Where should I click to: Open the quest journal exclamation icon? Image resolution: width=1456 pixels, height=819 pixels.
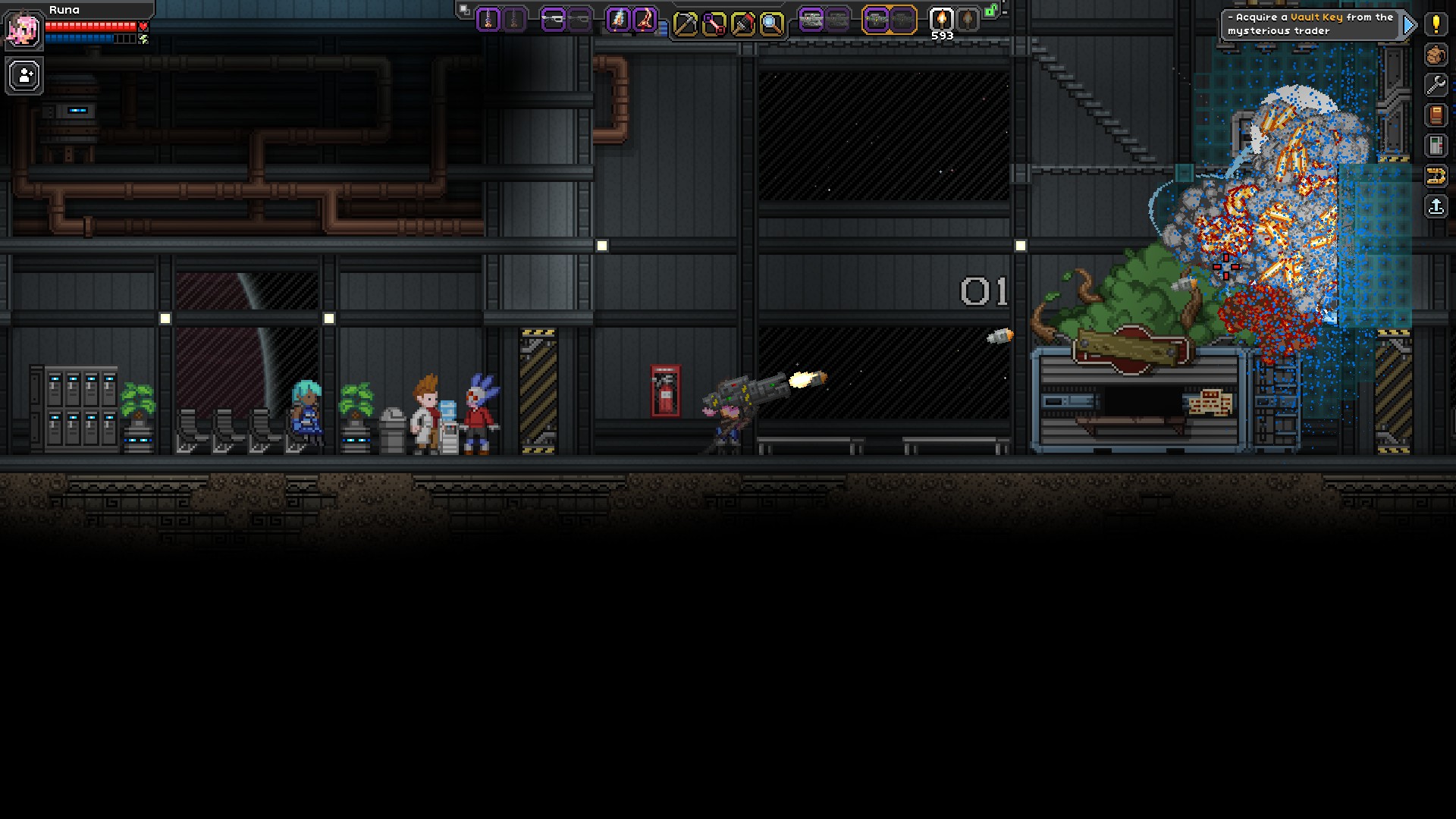(x=1436, y=25)
